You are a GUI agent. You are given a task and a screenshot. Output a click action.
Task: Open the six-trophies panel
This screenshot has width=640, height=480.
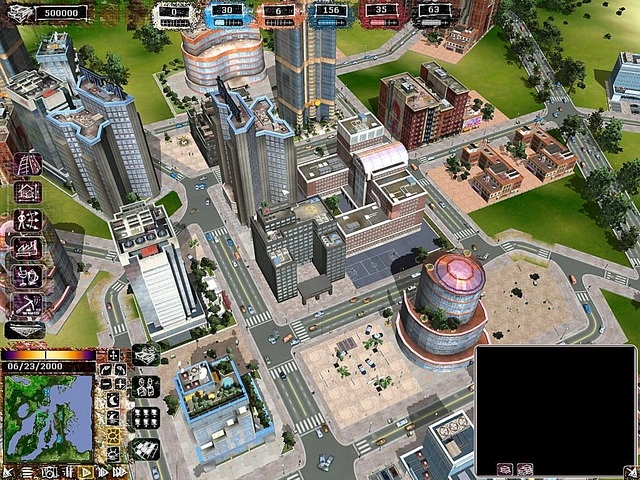(146, 418)
